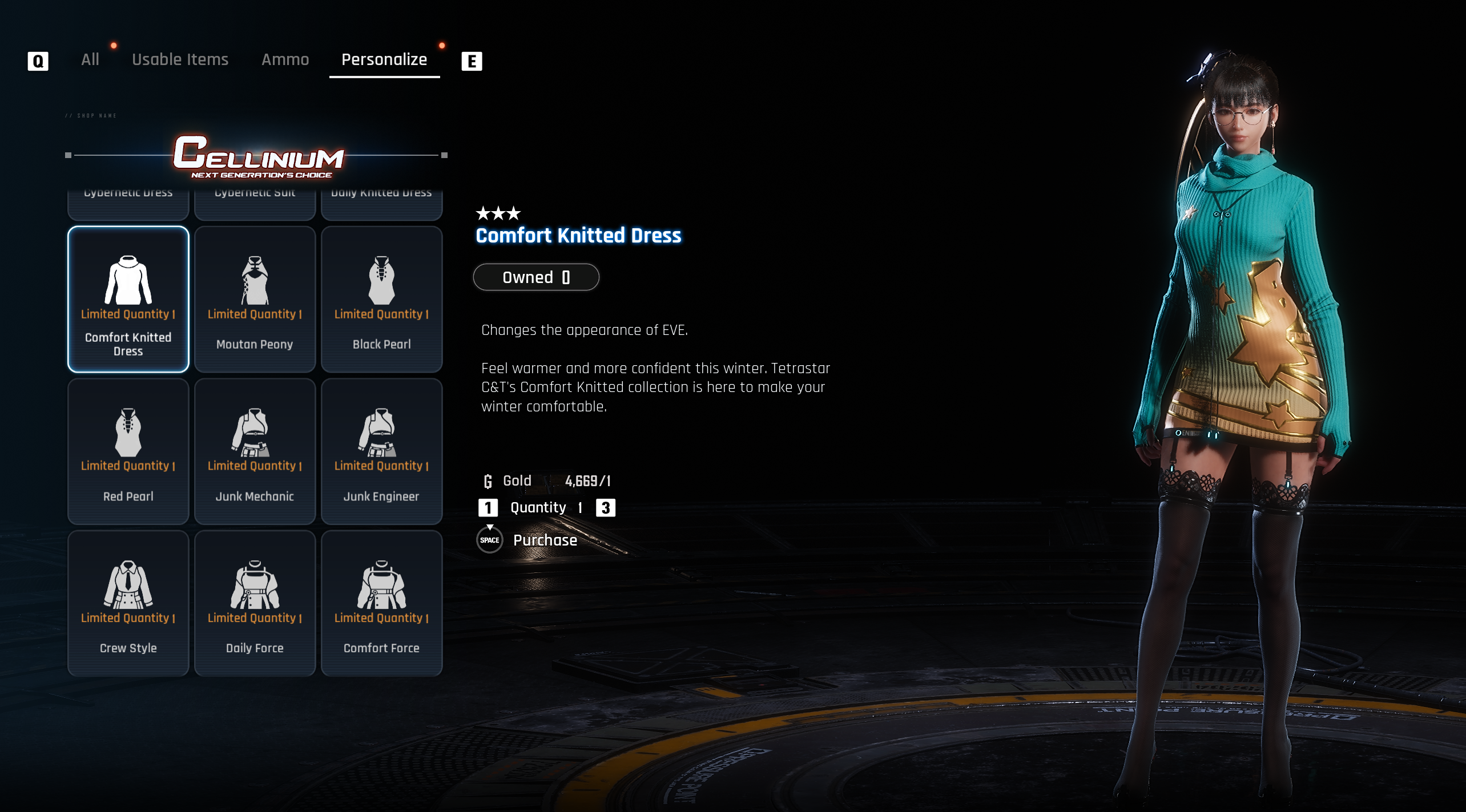Viewport: 1466px width, 812px height.
Task: Select the partially hidden Cybernetic Suit tile
Action: (x=255, y=203)
